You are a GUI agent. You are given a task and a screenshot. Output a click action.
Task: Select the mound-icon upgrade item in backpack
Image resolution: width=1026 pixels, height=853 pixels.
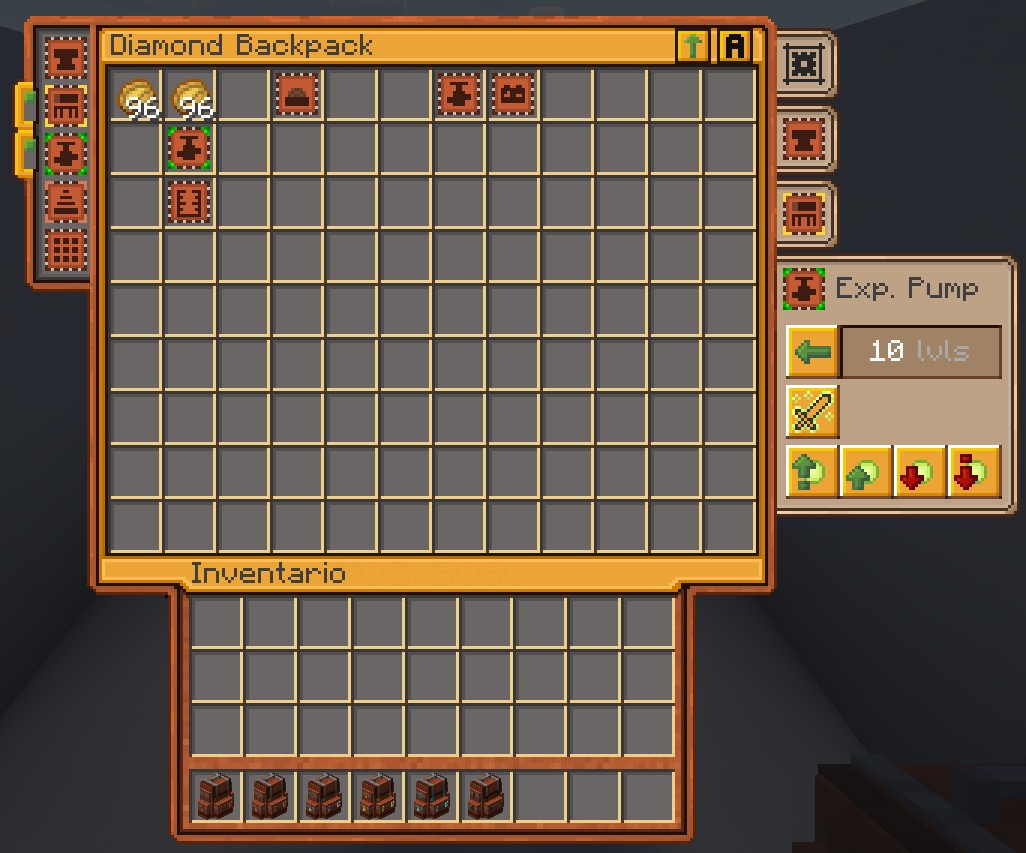point(297,95)
